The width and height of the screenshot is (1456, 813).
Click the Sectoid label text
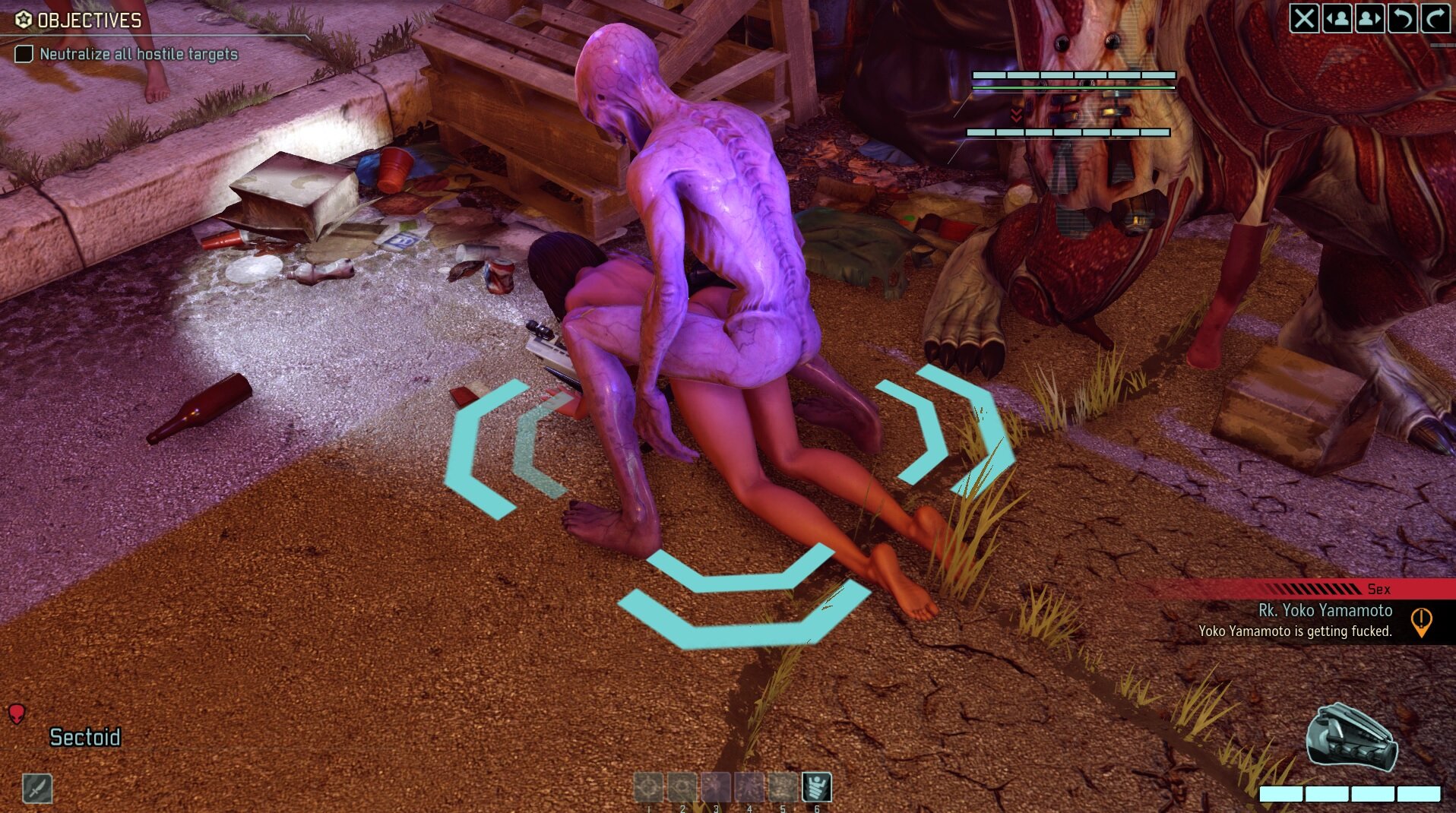click(x=85, y=736)
